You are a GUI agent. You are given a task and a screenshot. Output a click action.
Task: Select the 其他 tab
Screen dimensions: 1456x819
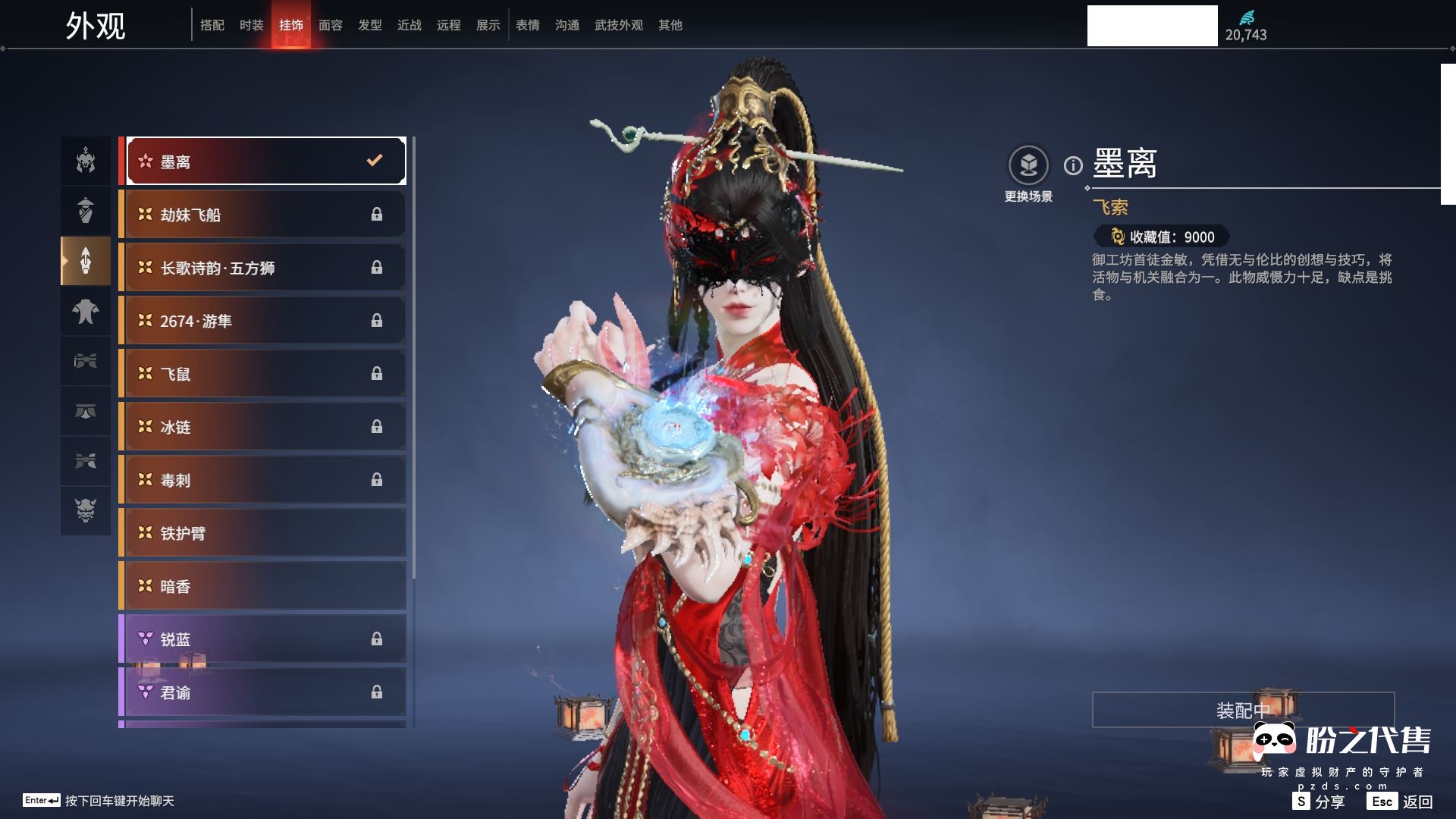pos(670,25)
